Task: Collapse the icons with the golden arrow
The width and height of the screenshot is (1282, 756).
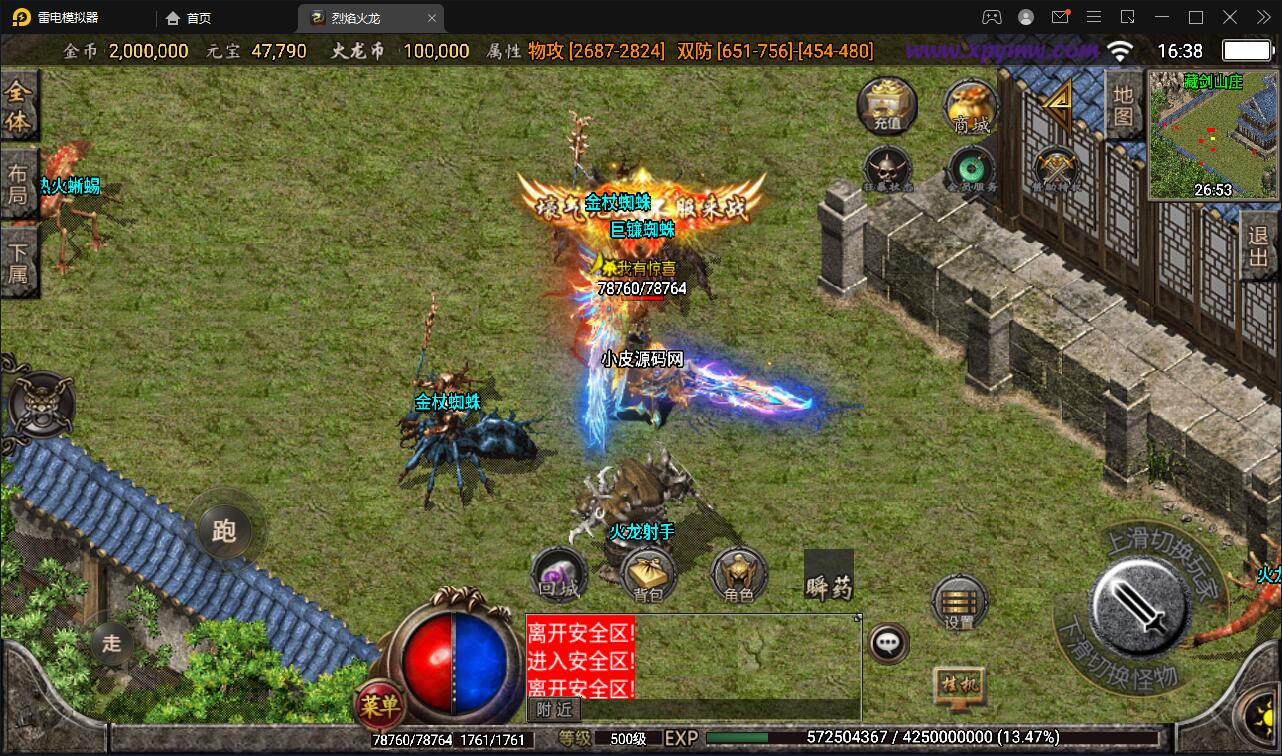Action: 1057,98
